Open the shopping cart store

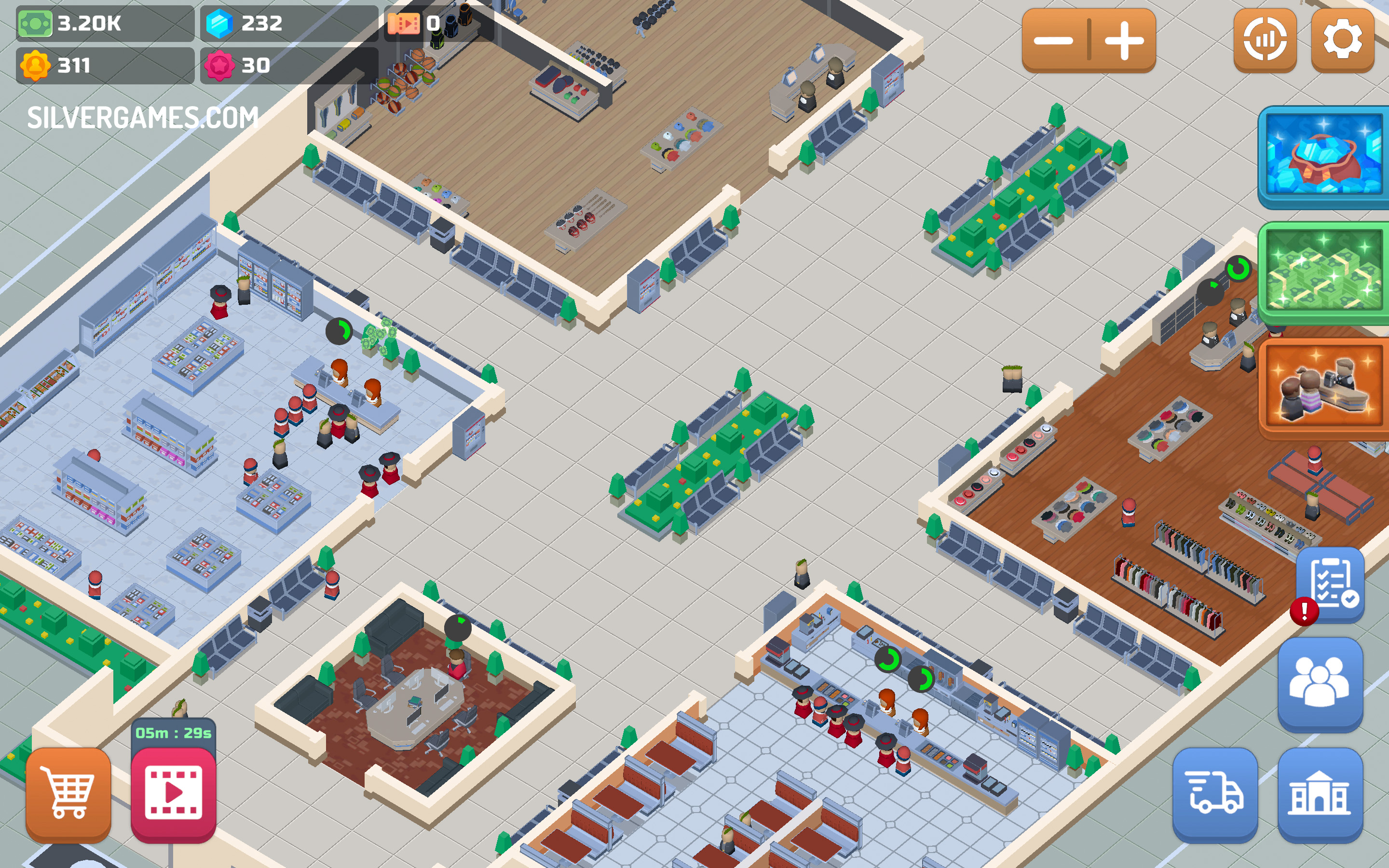point(68,794)
